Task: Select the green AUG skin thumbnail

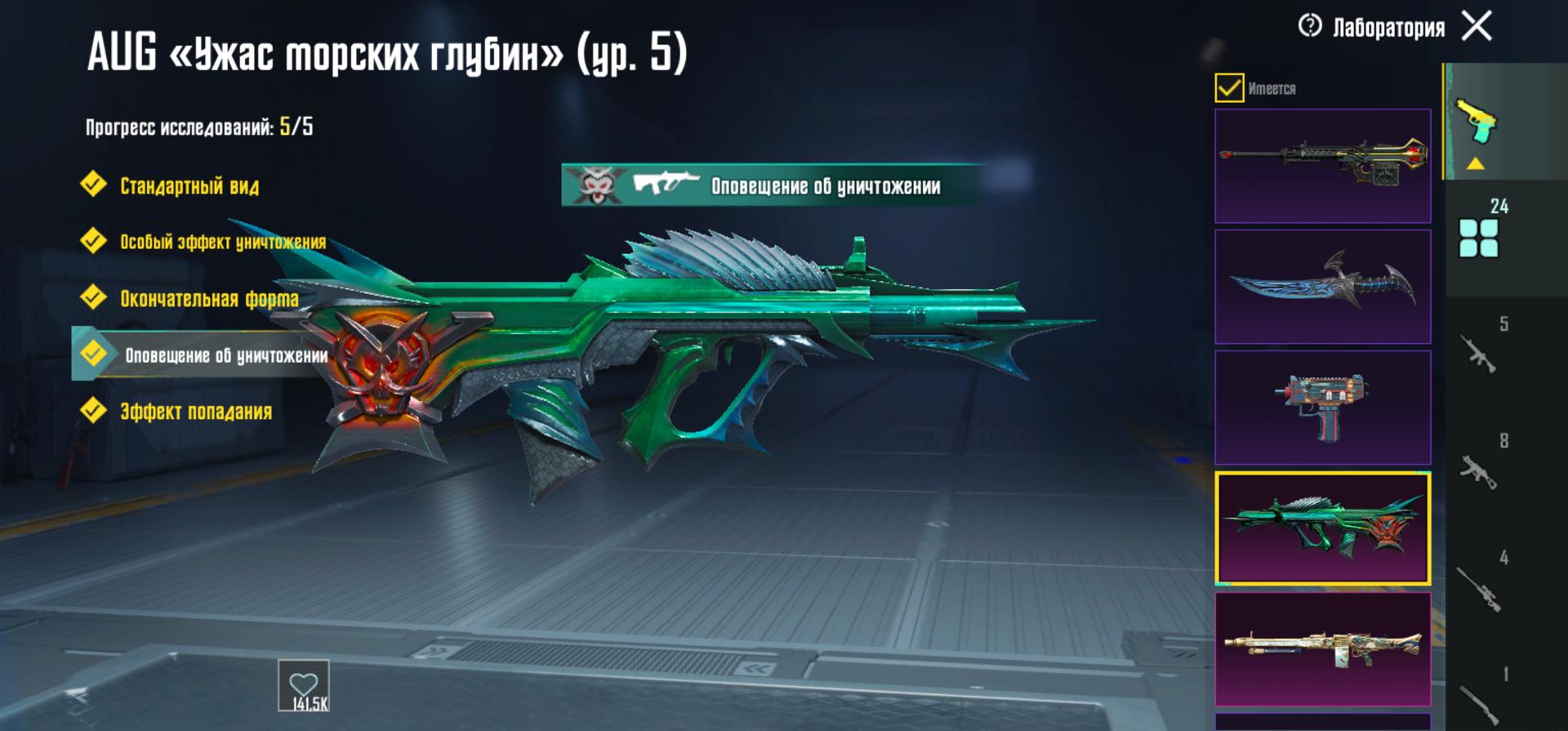Action: [1322, 528]
